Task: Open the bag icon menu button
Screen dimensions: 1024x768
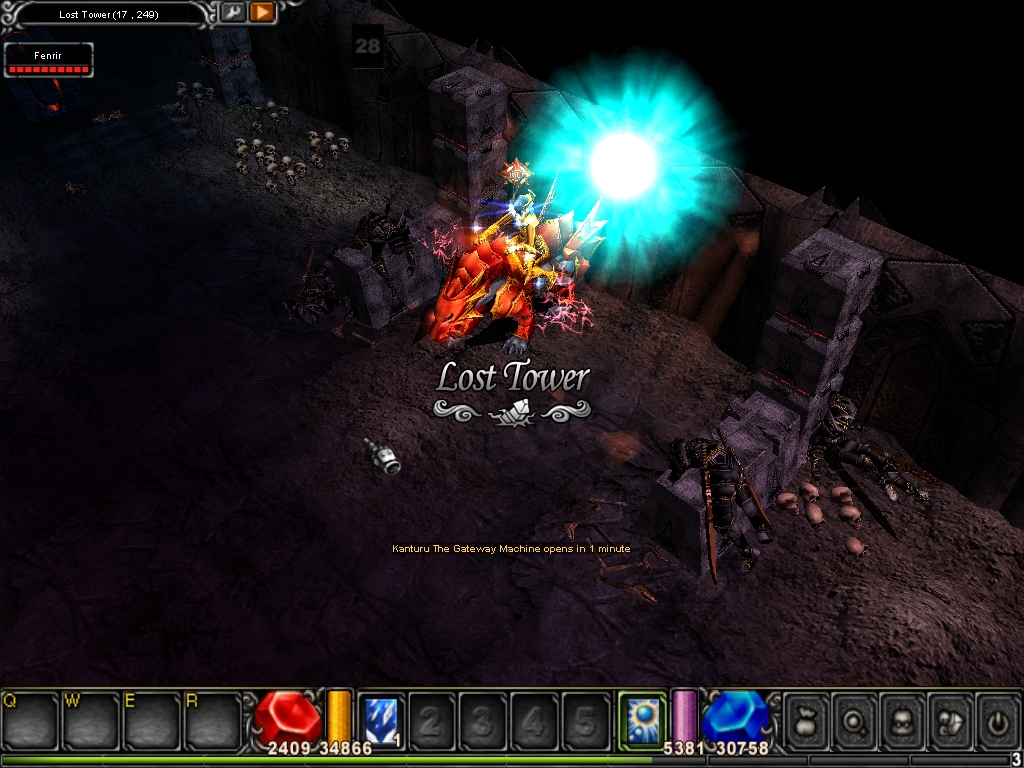Action: pyautogui.click(x=806, y=720)
